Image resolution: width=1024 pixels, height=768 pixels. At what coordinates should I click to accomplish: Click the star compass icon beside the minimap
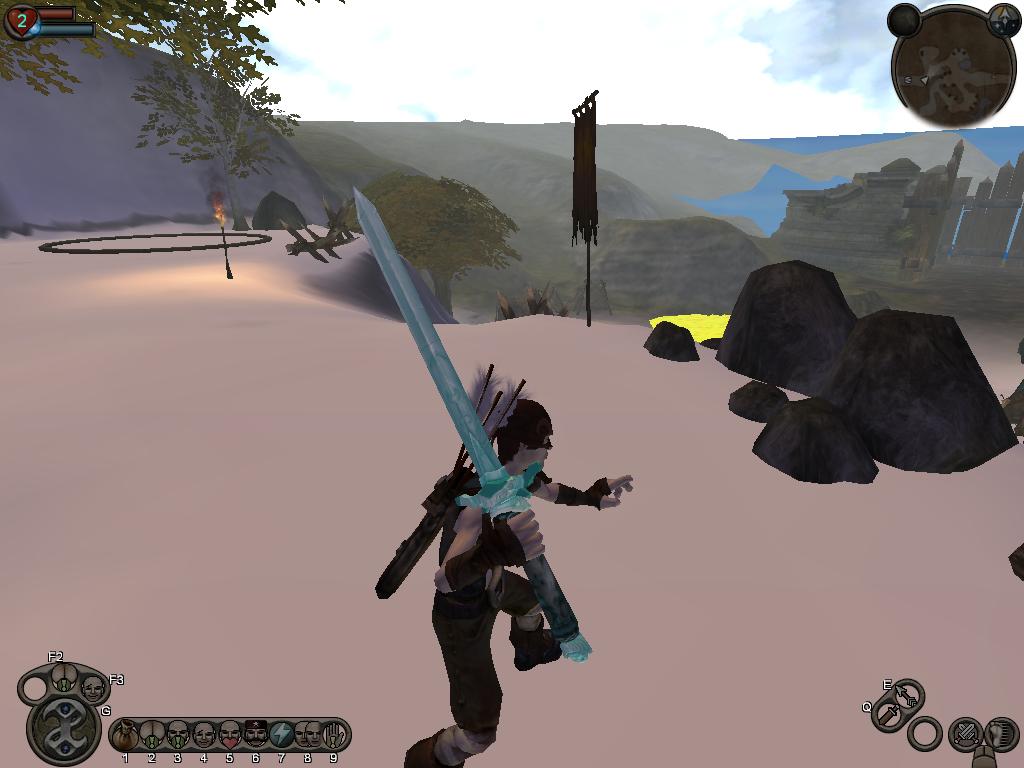click(1003, 18)
